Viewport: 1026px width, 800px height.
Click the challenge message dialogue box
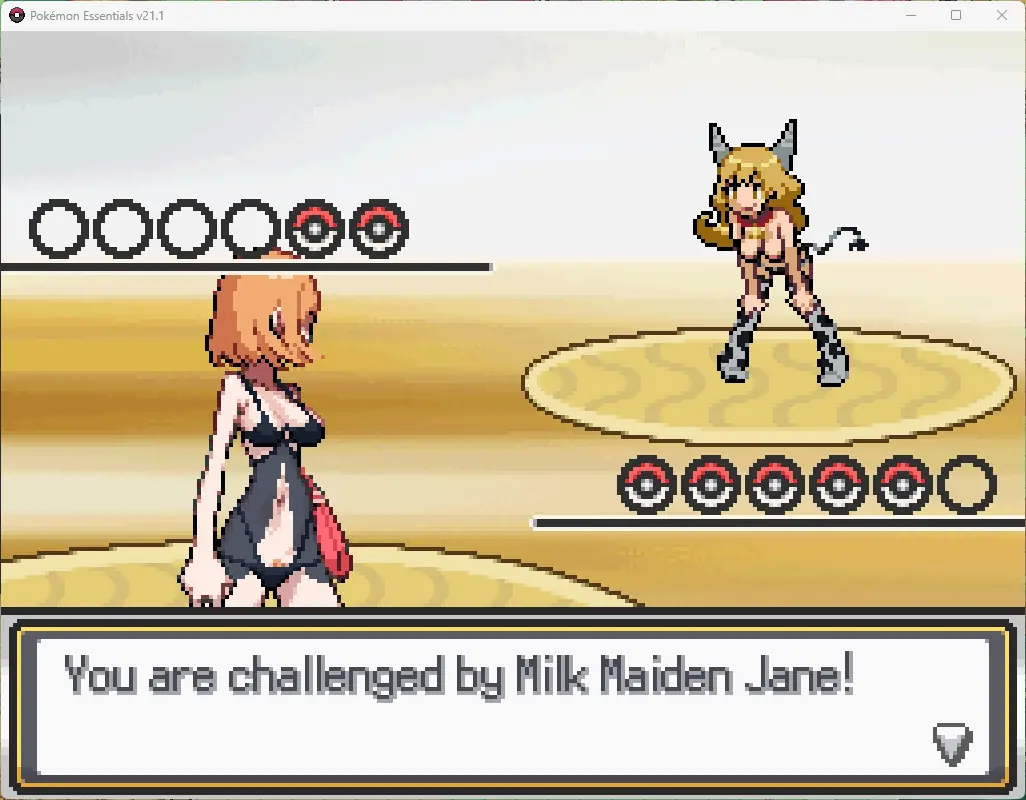tap(510, 705)
